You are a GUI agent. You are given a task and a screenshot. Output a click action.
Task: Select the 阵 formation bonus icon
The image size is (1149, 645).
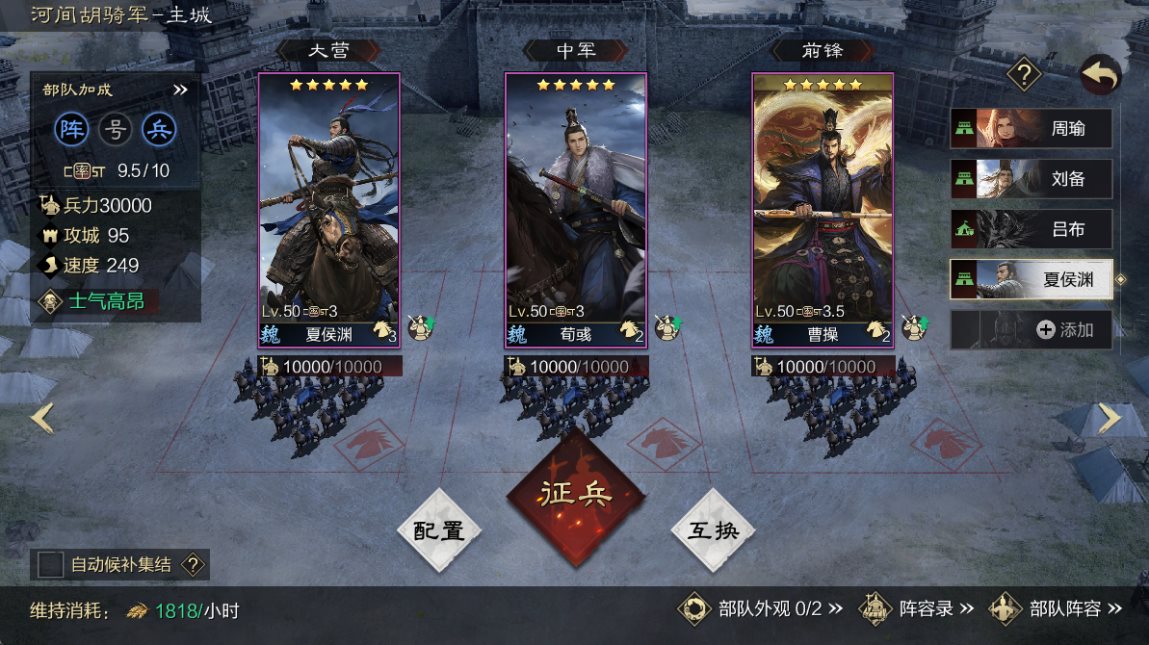coord(72,129)
